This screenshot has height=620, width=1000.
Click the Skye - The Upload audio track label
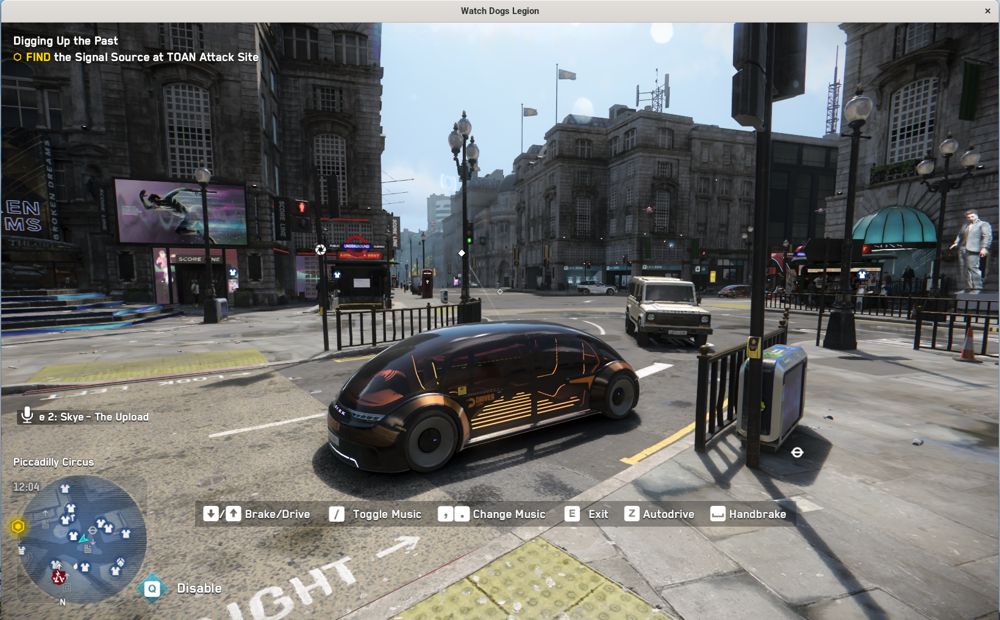tap(93, 417)
